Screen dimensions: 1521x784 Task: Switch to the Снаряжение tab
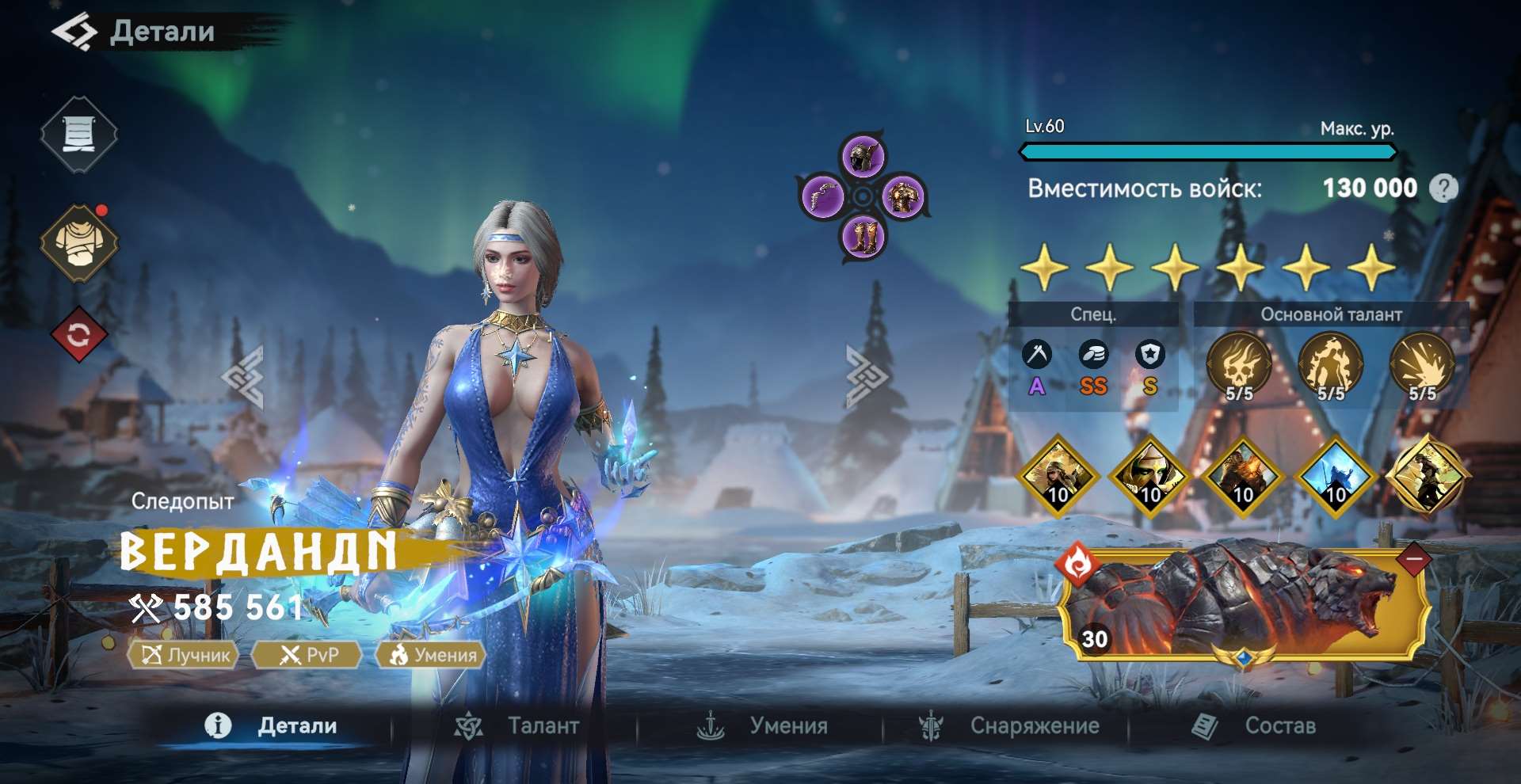point(1009,725)
